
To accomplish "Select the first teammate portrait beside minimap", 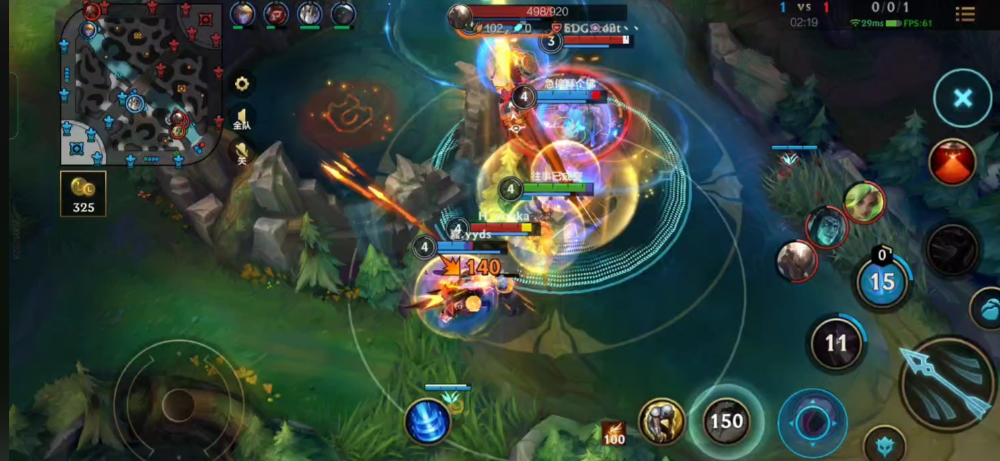I will 242,14.
